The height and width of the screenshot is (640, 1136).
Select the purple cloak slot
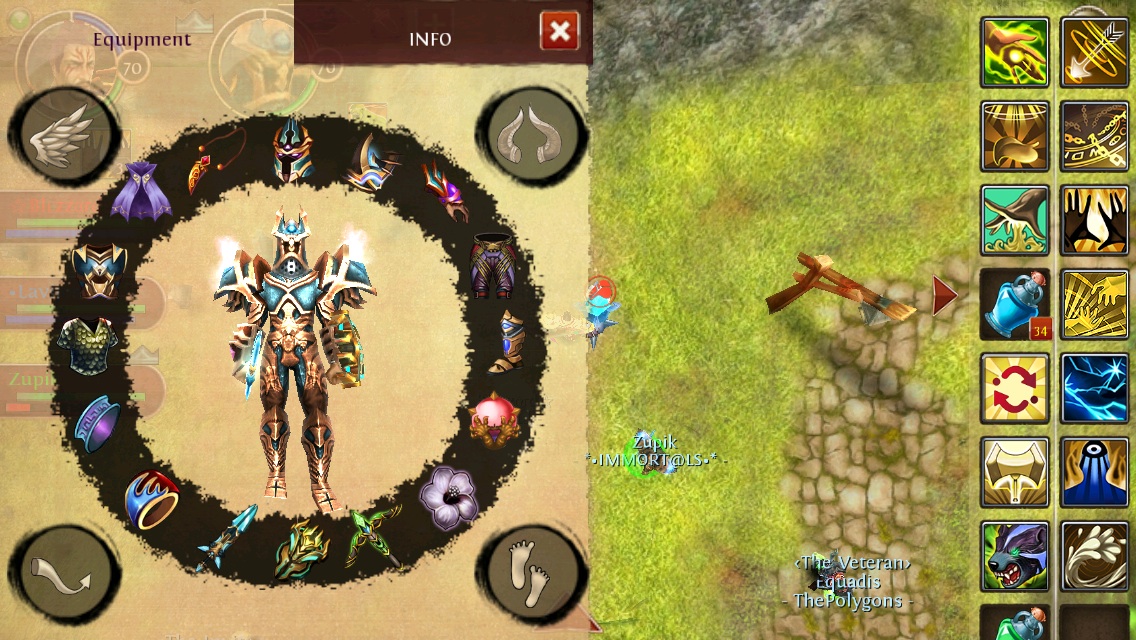[x=140, y=191]
